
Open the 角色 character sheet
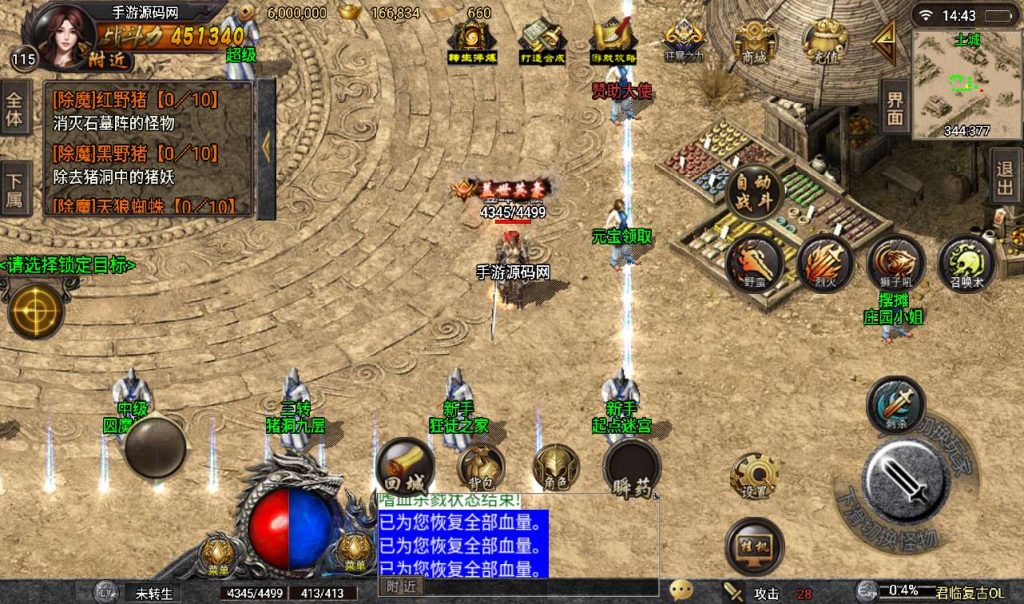click(x=556, y=467)
